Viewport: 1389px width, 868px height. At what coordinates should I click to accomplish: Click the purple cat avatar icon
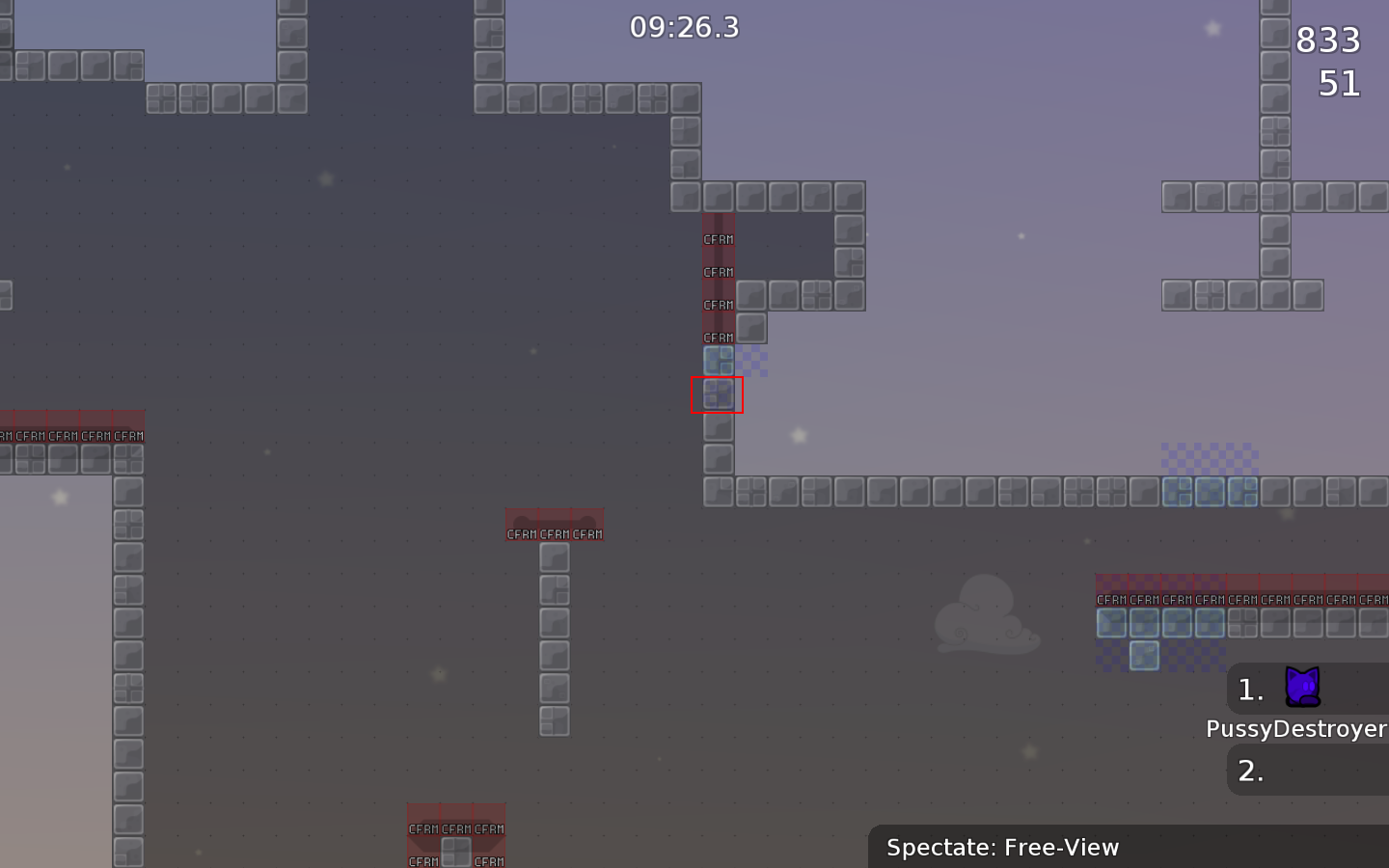tap(1304, 688)
